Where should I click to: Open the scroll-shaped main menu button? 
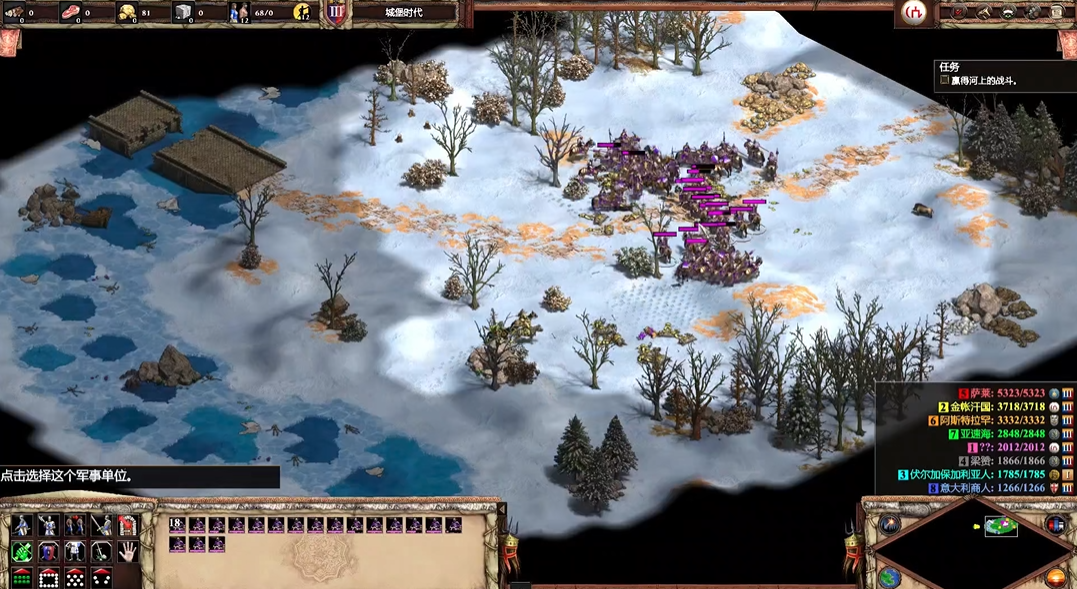(x=1057, y=12)
